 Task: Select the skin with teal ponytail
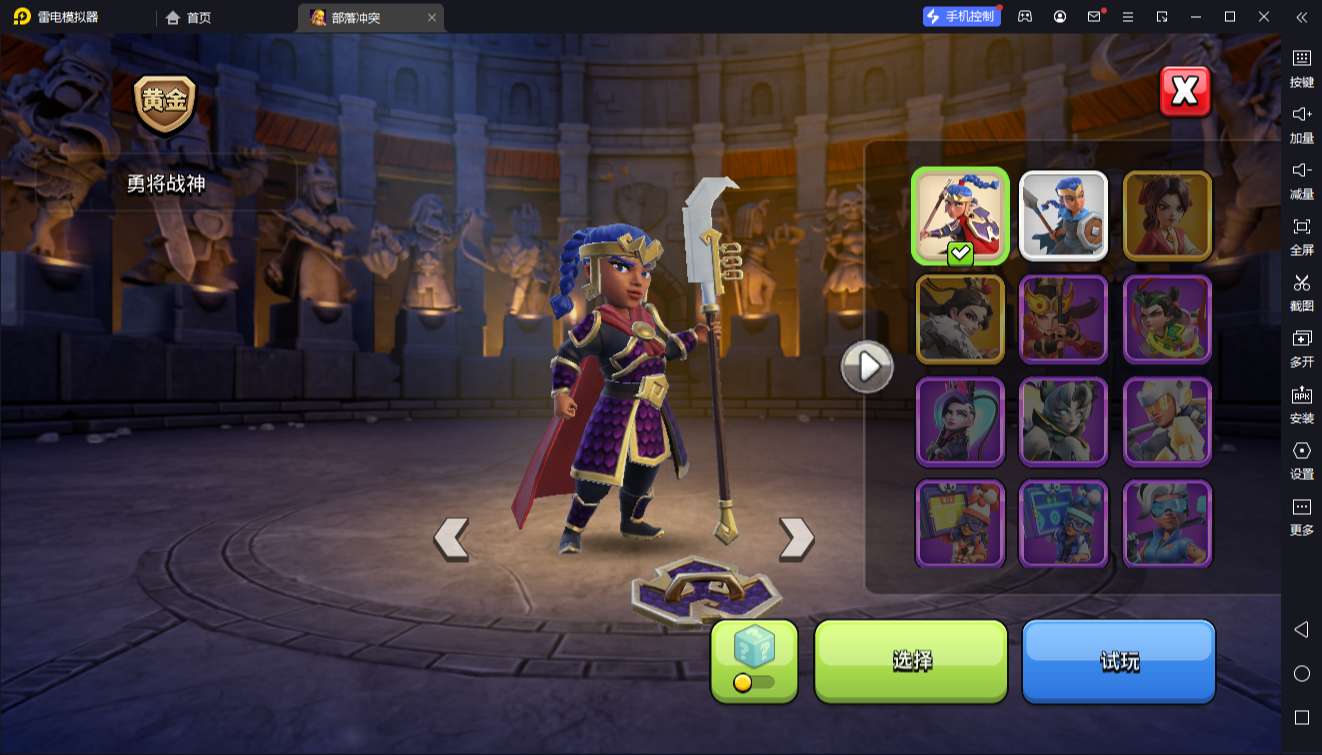tap(960, 421)
